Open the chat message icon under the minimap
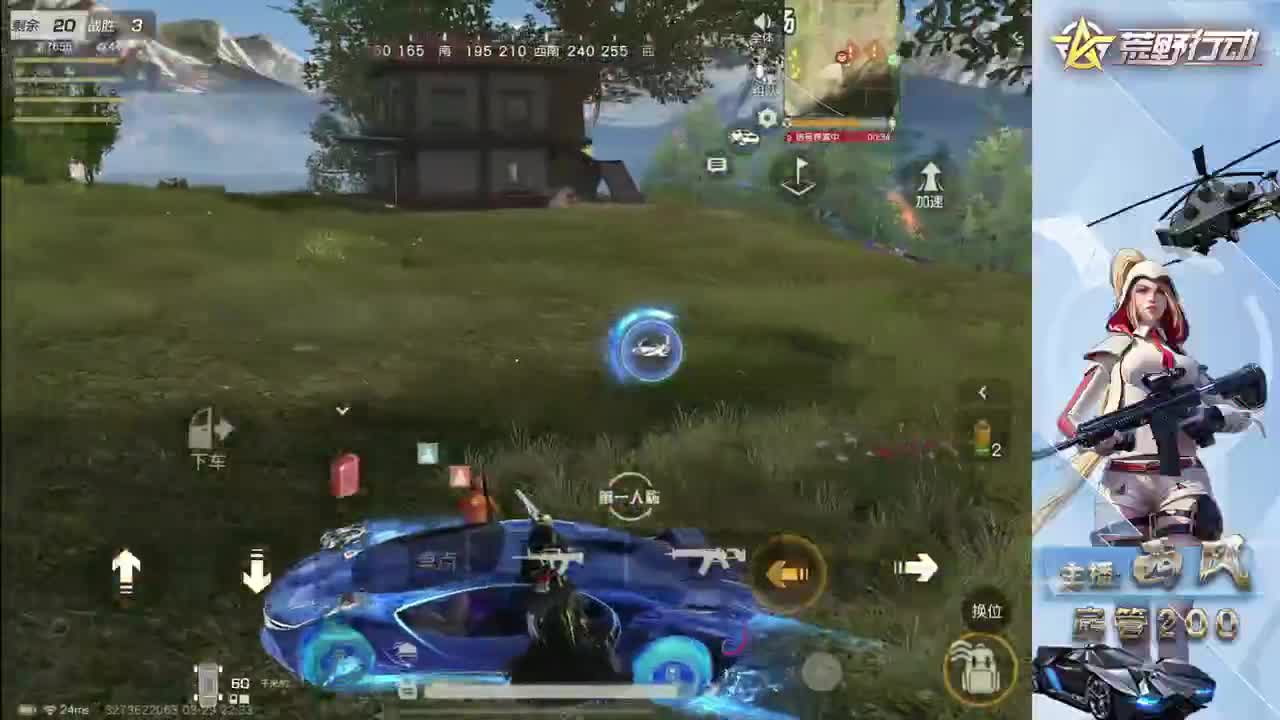 tap(715, 166)
